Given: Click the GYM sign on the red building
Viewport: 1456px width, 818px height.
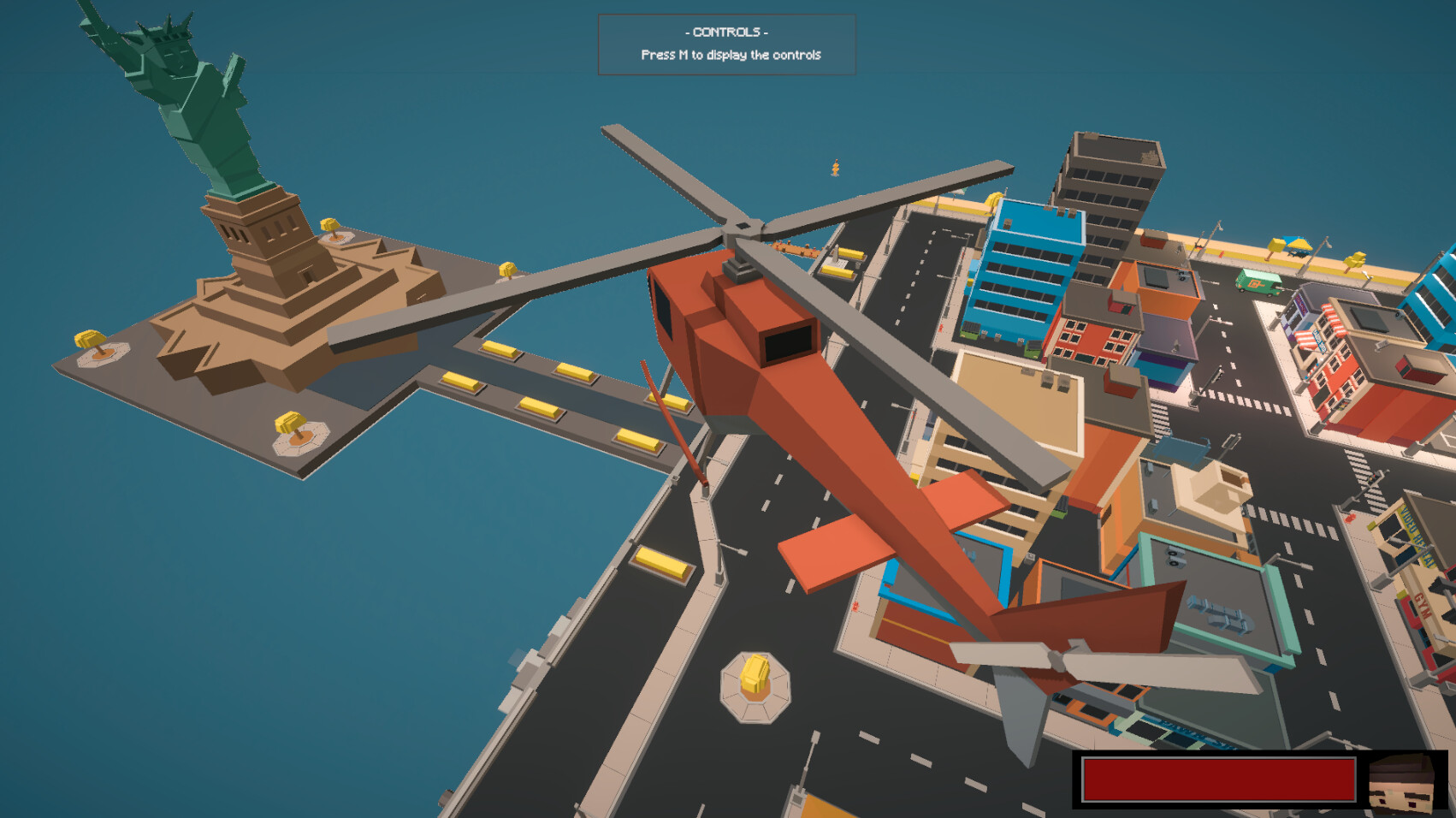Looking at the screenshot, I should click(1423, 604).
